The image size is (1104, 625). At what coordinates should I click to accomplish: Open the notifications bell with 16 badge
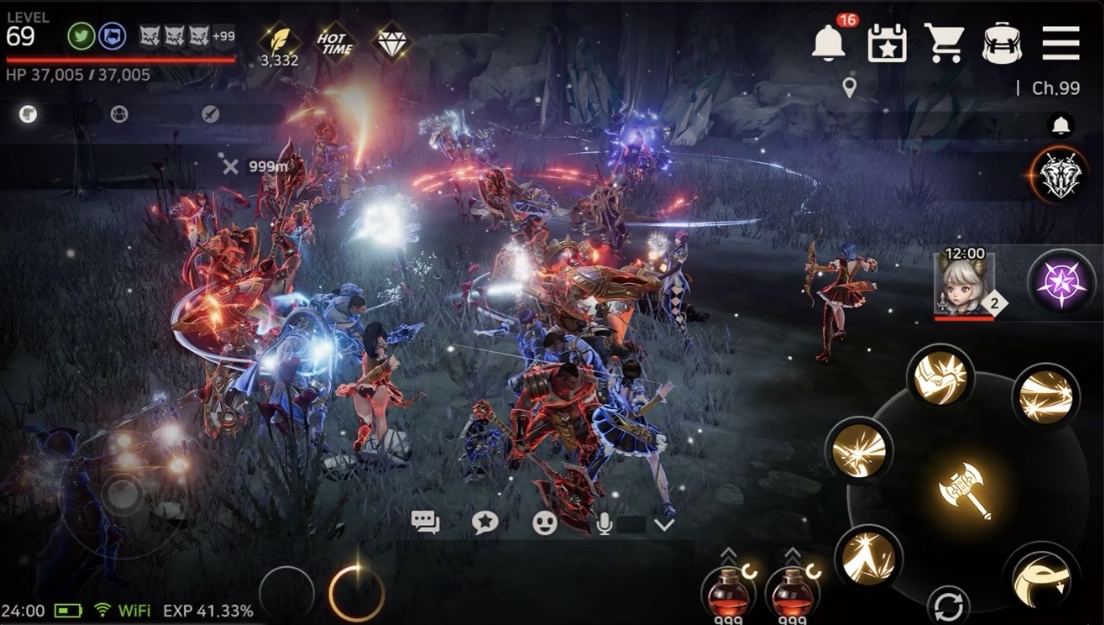tap(828, 43)
